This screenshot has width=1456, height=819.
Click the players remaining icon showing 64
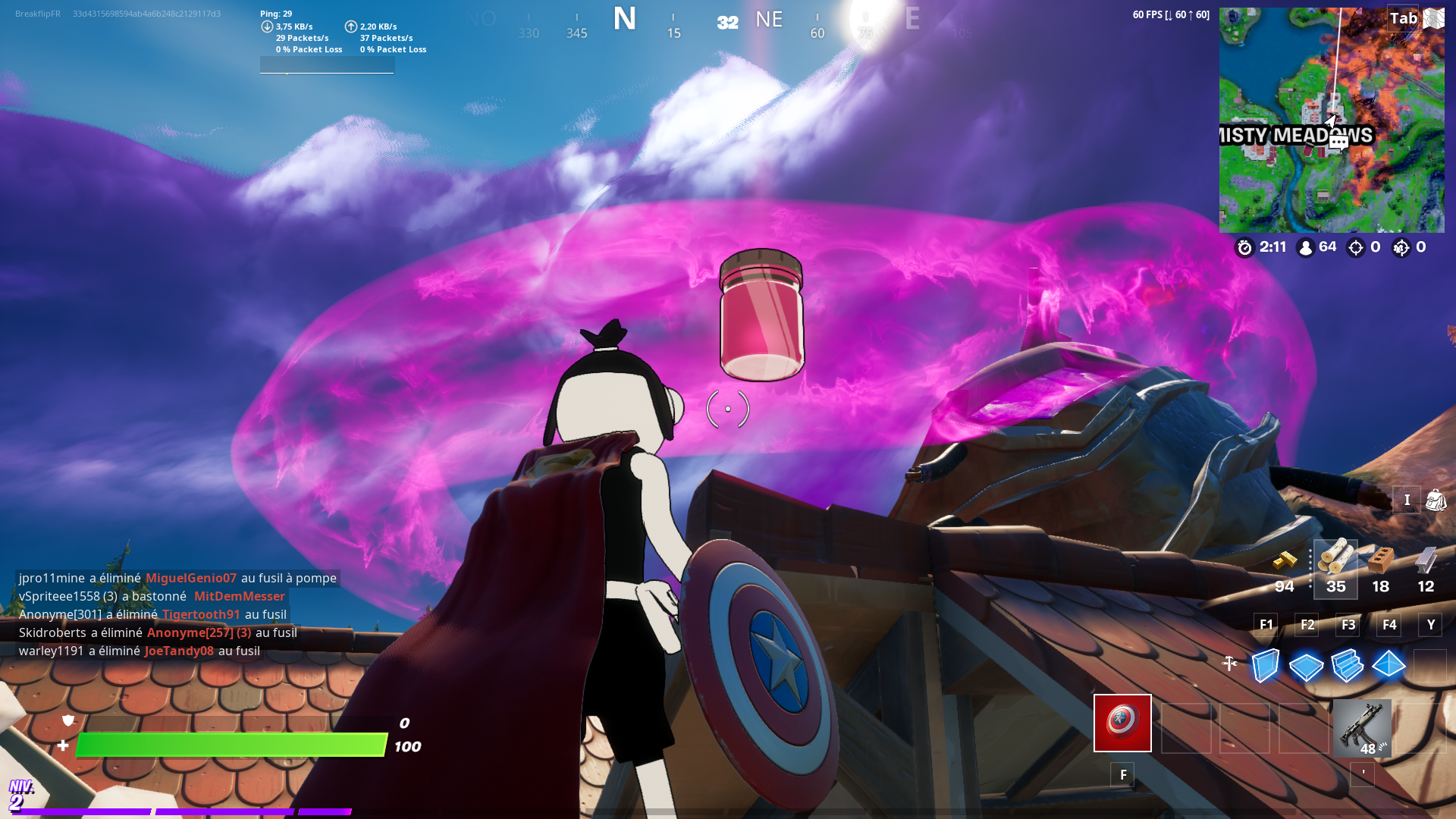(1305, 247)
